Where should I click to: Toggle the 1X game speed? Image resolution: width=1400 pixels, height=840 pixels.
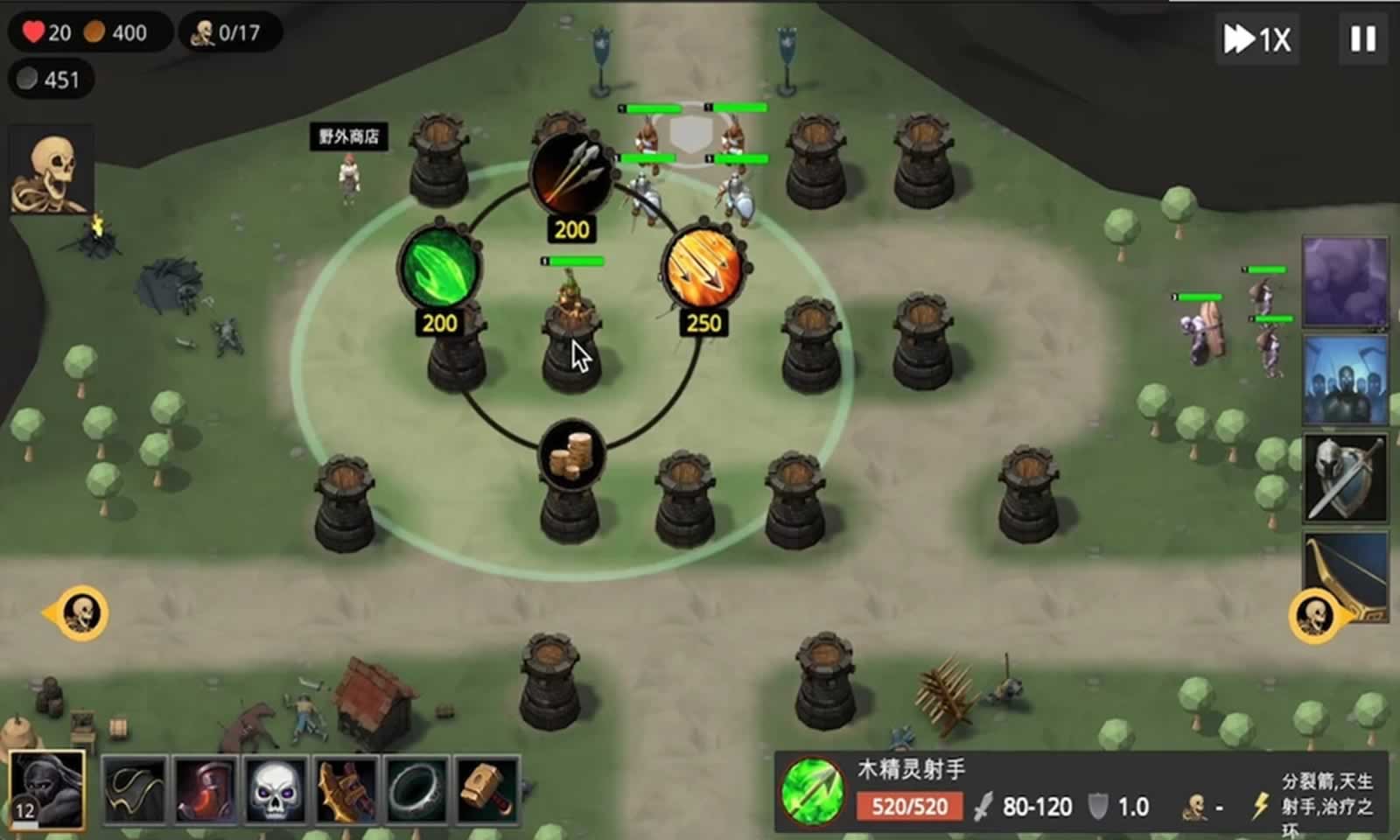(x=1257, y=39)
